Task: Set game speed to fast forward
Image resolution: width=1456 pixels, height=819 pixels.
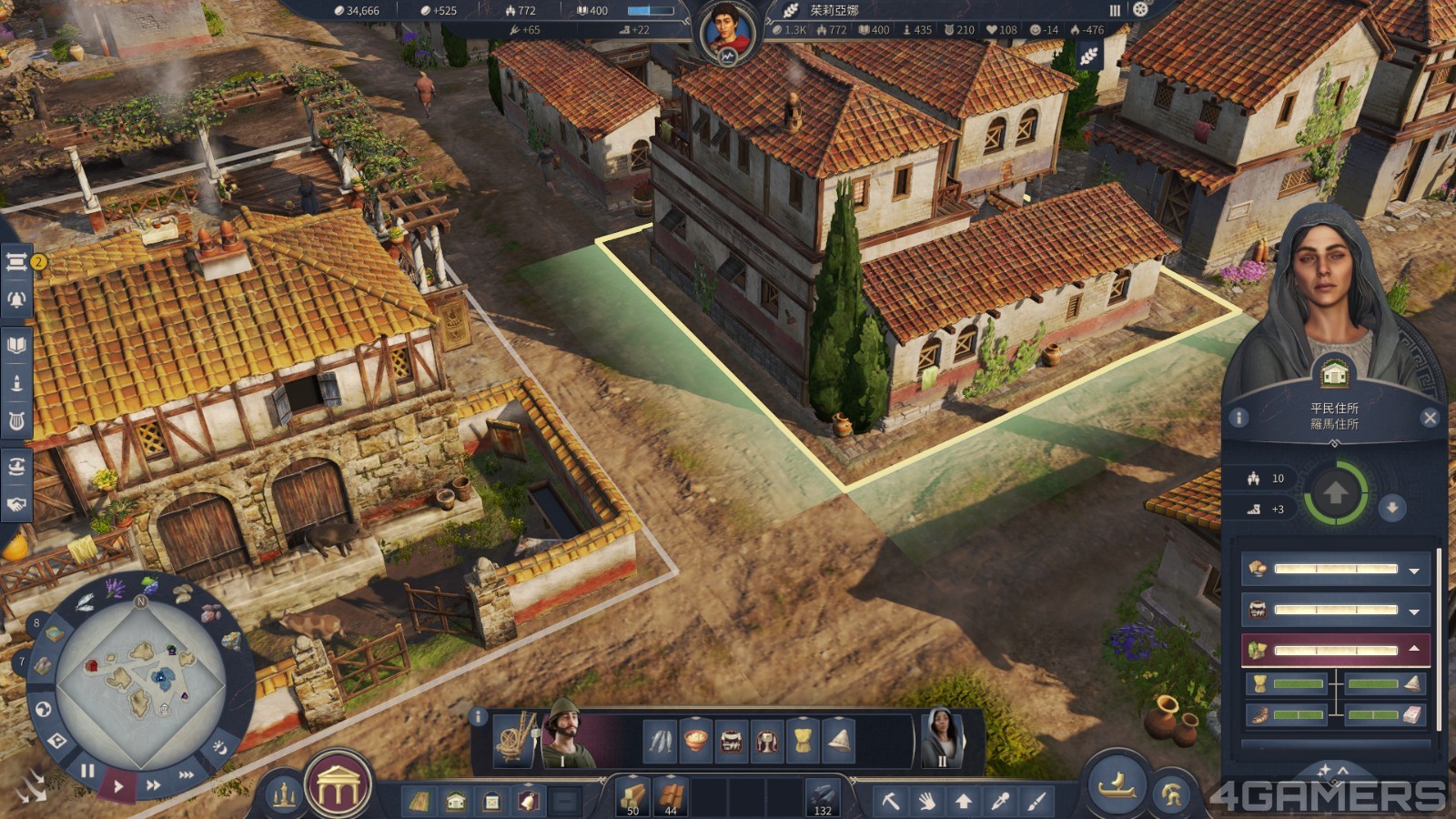Action: click(x=153, y=784)
